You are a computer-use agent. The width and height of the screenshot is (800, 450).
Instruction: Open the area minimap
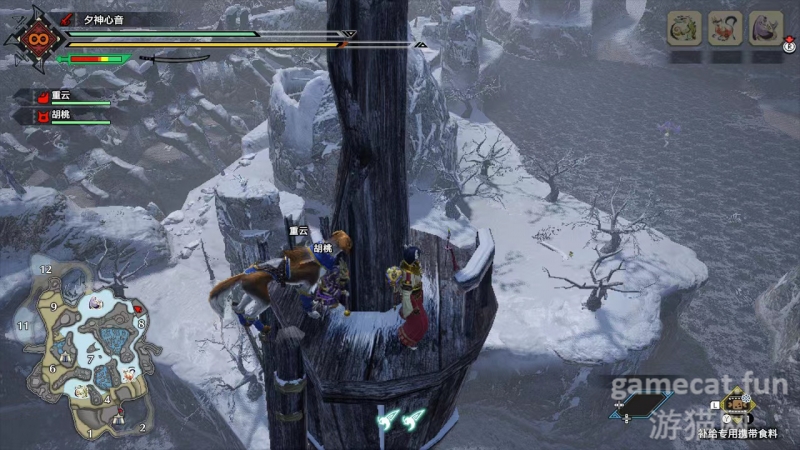coord(82,350)
